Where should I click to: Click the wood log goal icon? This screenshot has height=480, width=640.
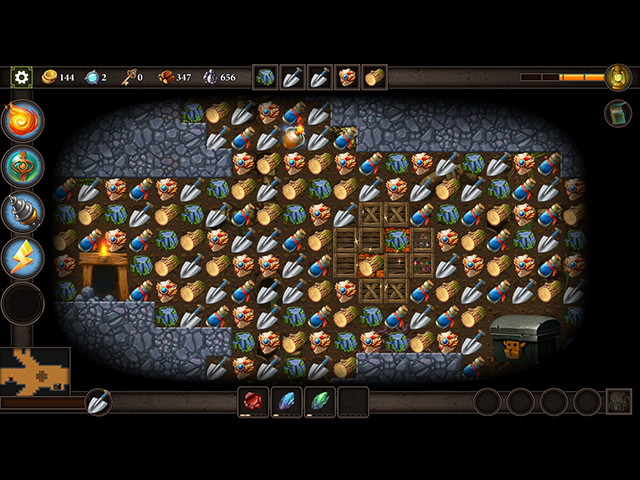click(374, 77)
